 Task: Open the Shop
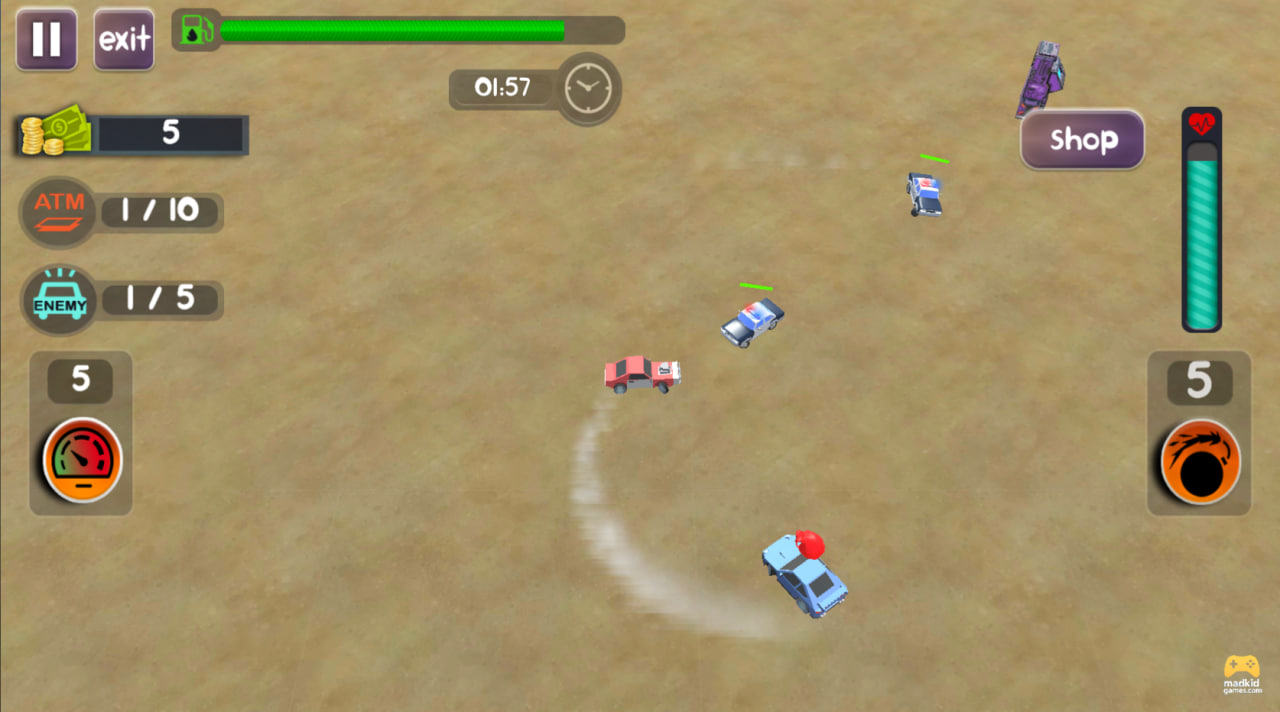1082,139
